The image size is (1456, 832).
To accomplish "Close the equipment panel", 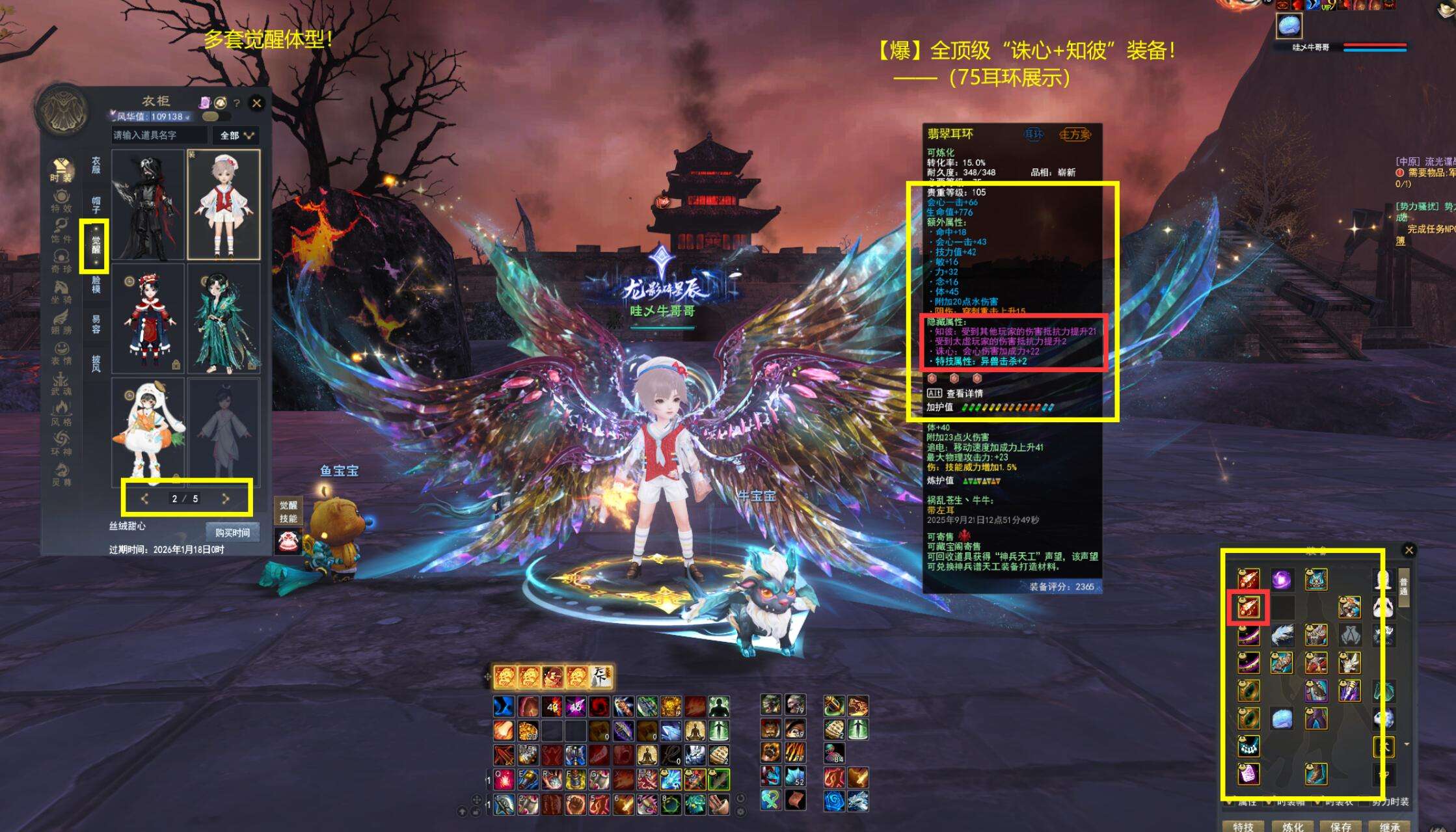I will pyautogui.click(x=1409, y=550).
